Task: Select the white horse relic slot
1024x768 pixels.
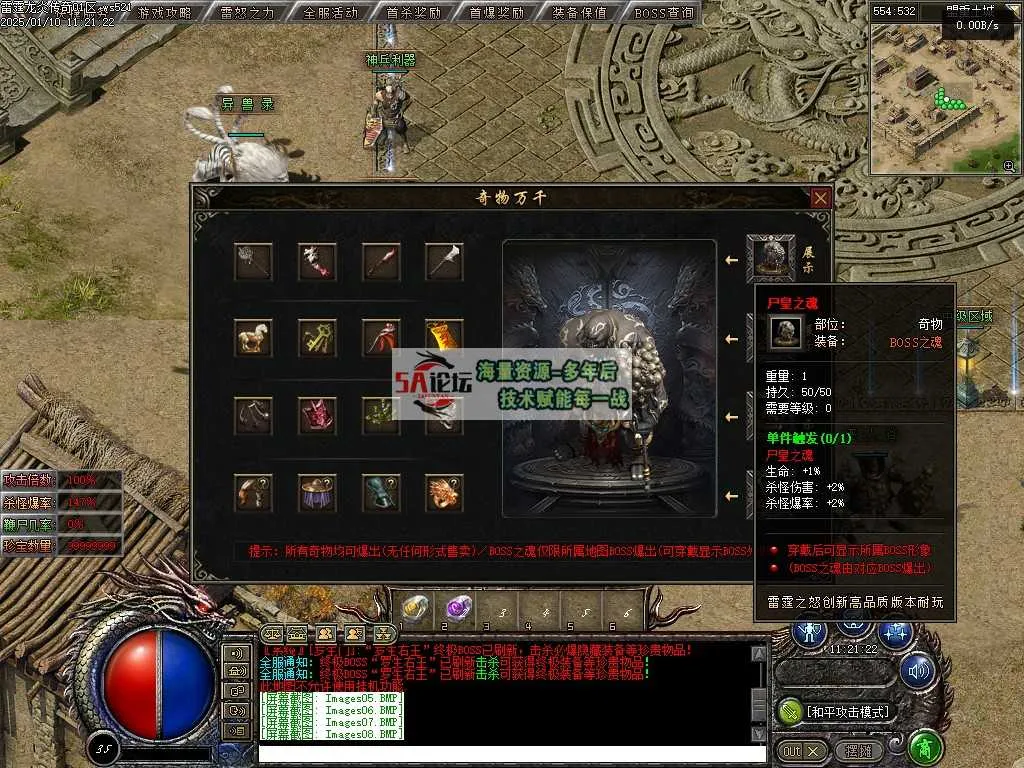Action: [x=253, y=337]
